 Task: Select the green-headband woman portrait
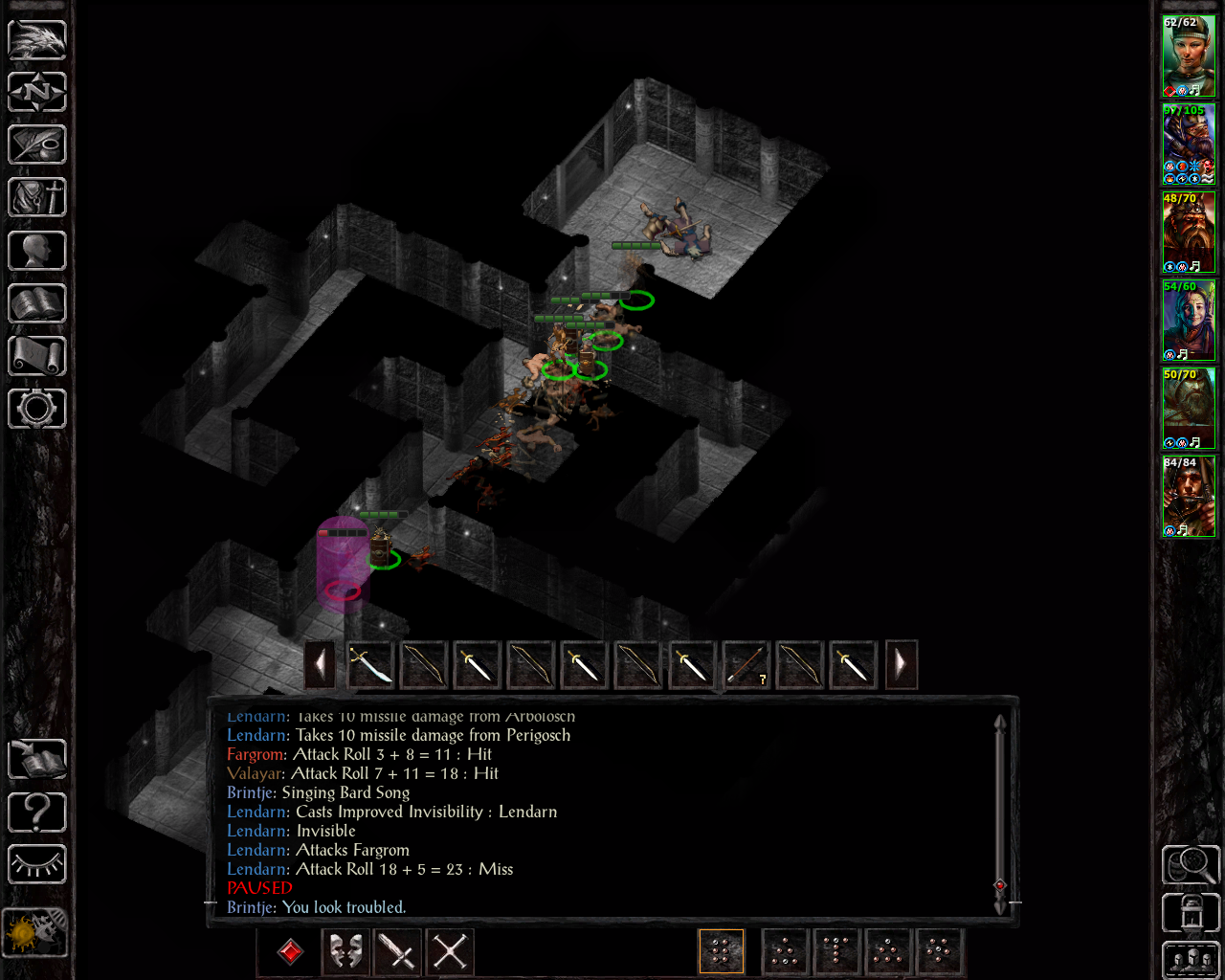coord(1189,56)
